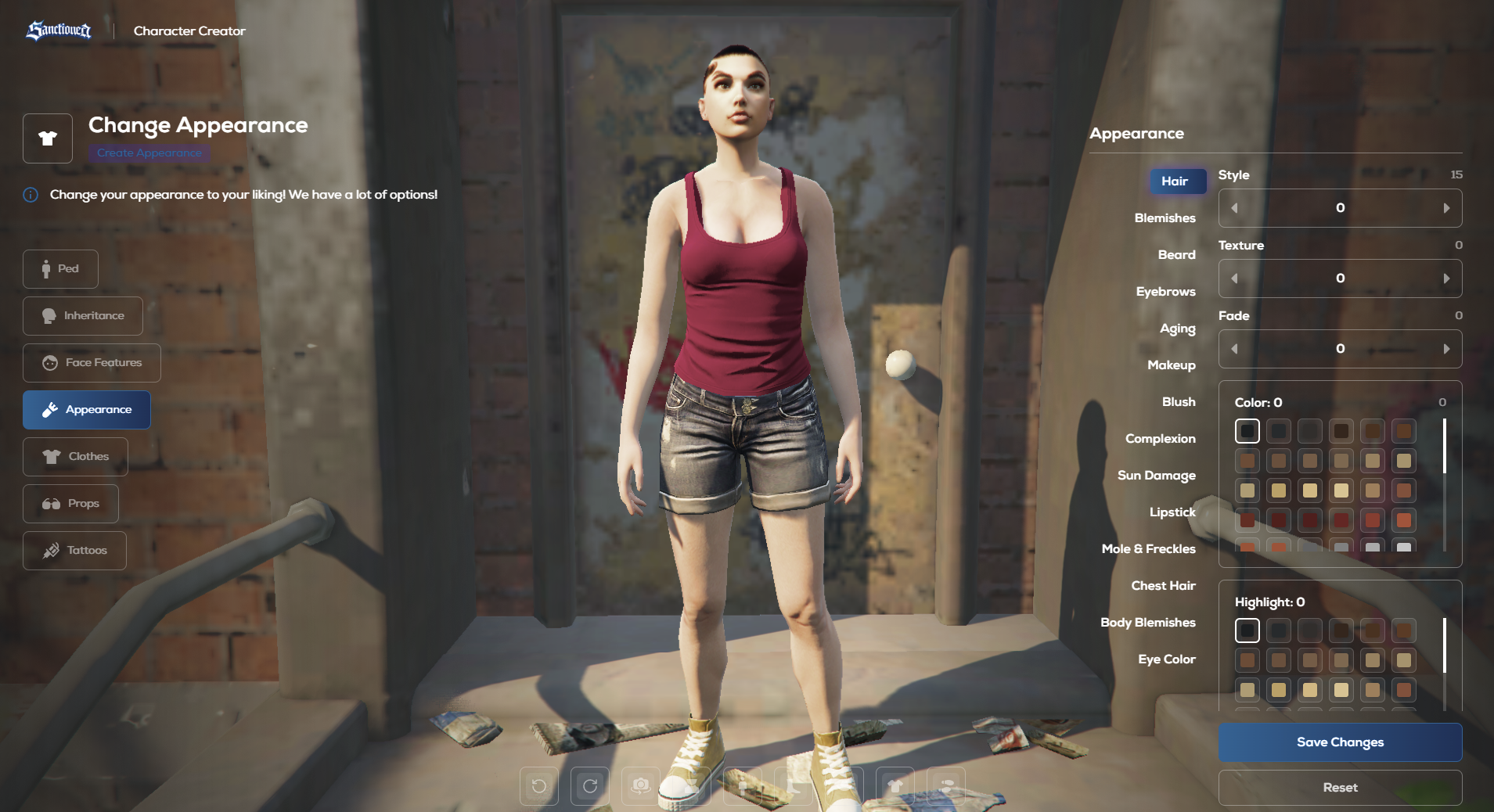This screenshot has width=1494, height=812.
Task: Select the Eye Color option
Action: coord(1166,659)
